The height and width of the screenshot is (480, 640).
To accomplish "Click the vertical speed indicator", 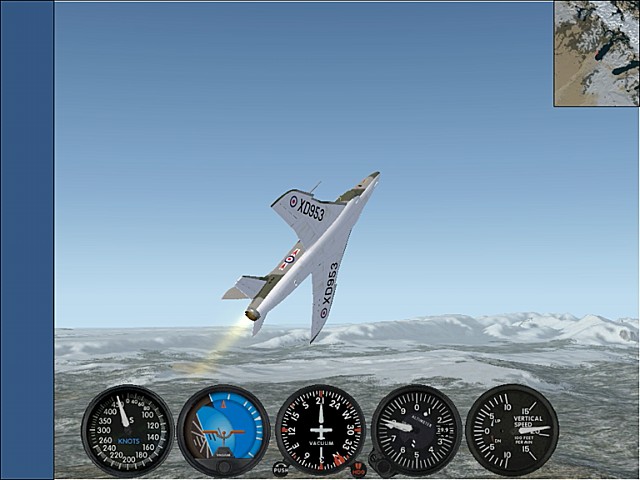I will pos(512,430).
